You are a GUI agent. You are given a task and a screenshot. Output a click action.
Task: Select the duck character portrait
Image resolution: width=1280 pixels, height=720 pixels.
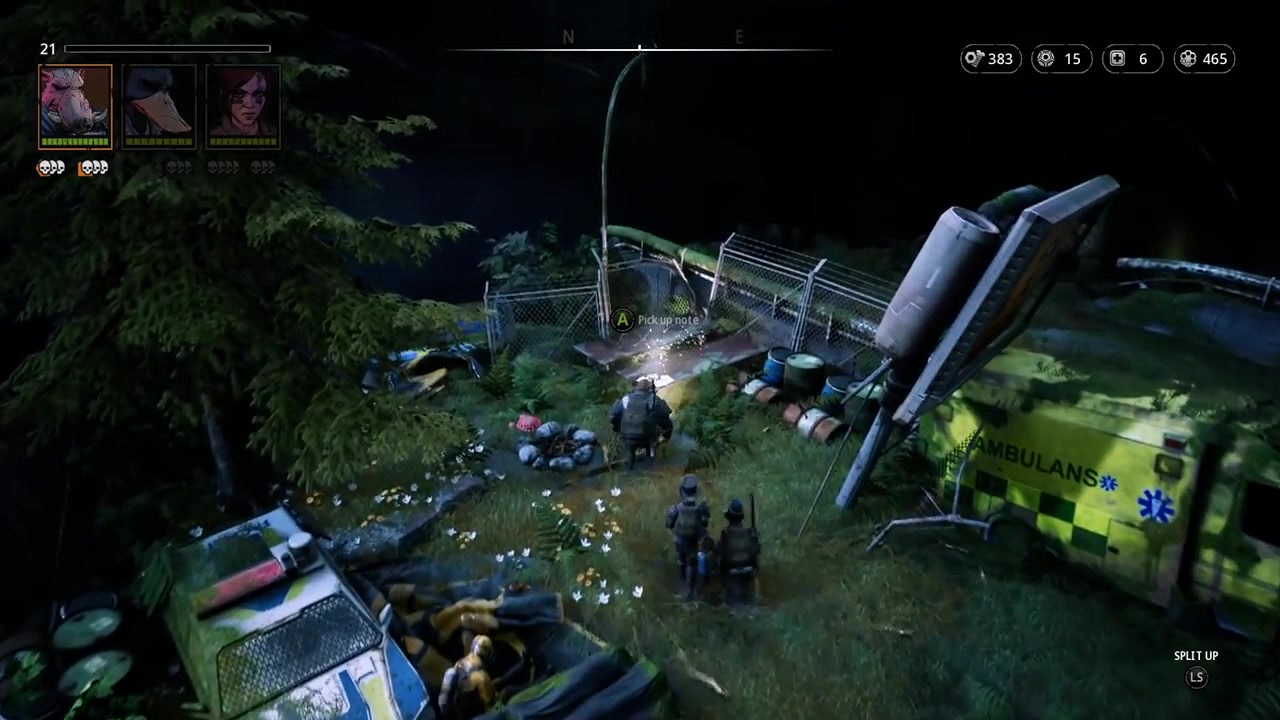pos(159,105)
